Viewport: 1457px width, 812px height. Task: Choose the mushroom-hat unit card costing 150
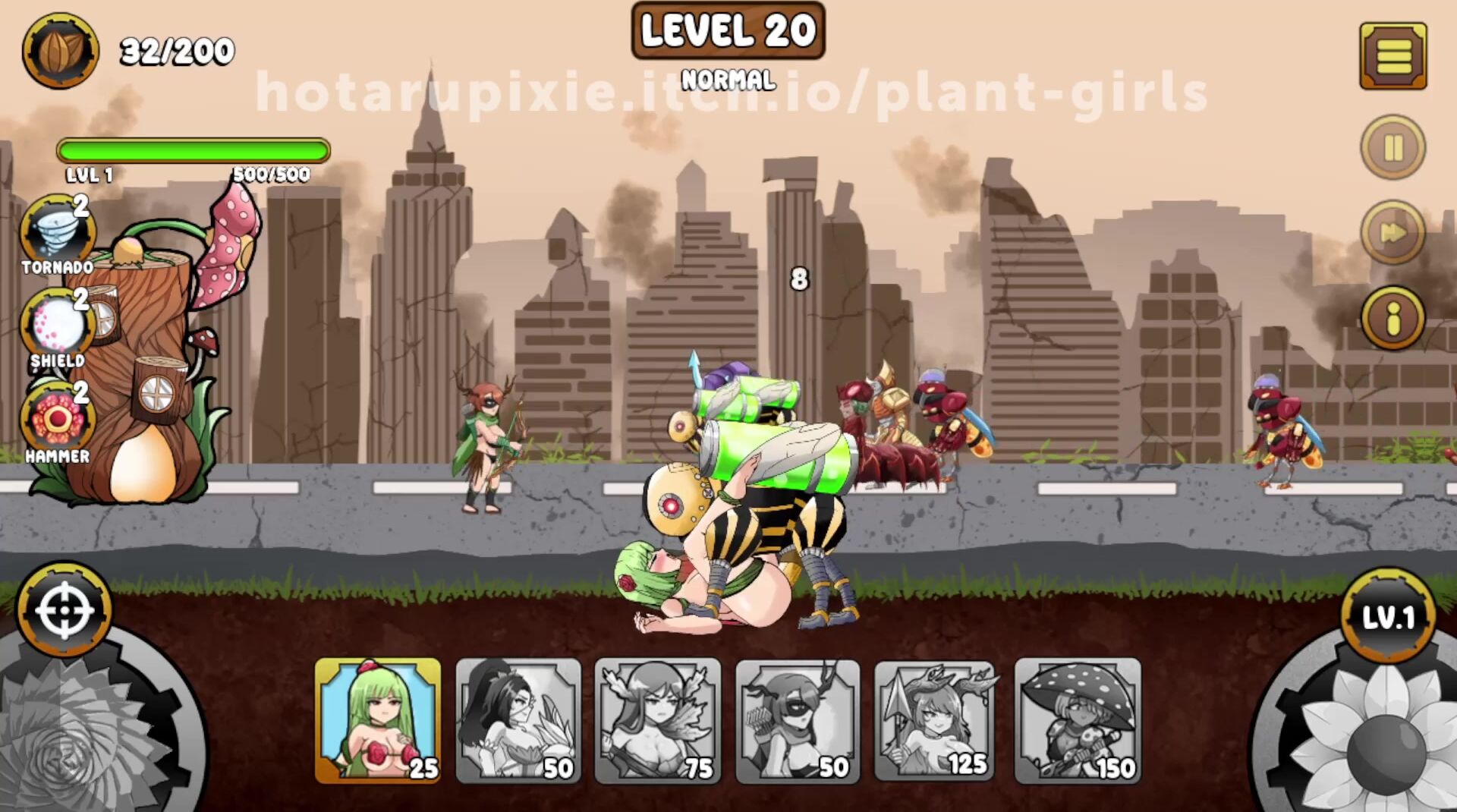tap(1078, 720)
